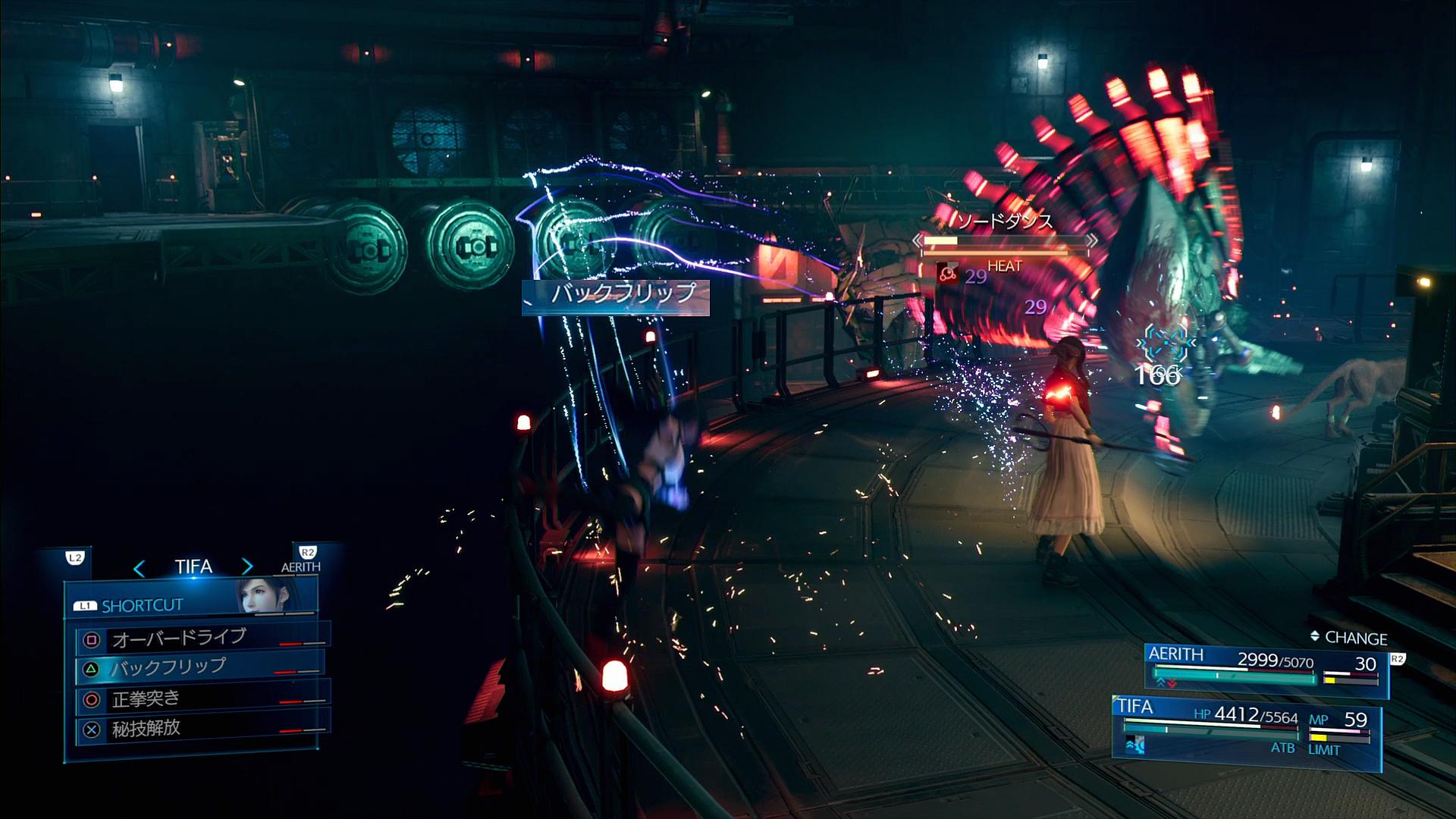
Task: Select Tifa's party status panel
Action: (1245, 726)
